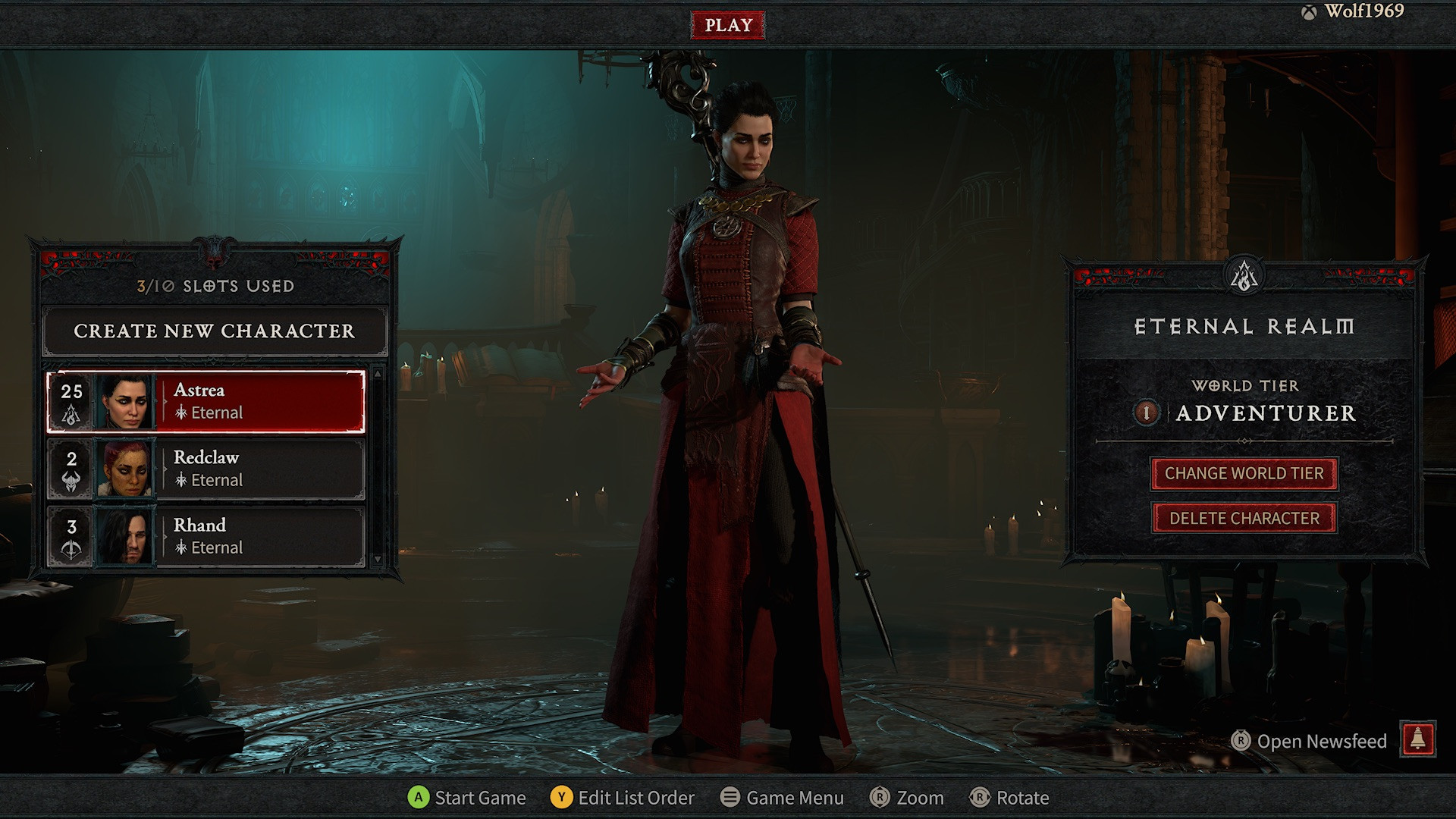Select the character Astrea

206,402
